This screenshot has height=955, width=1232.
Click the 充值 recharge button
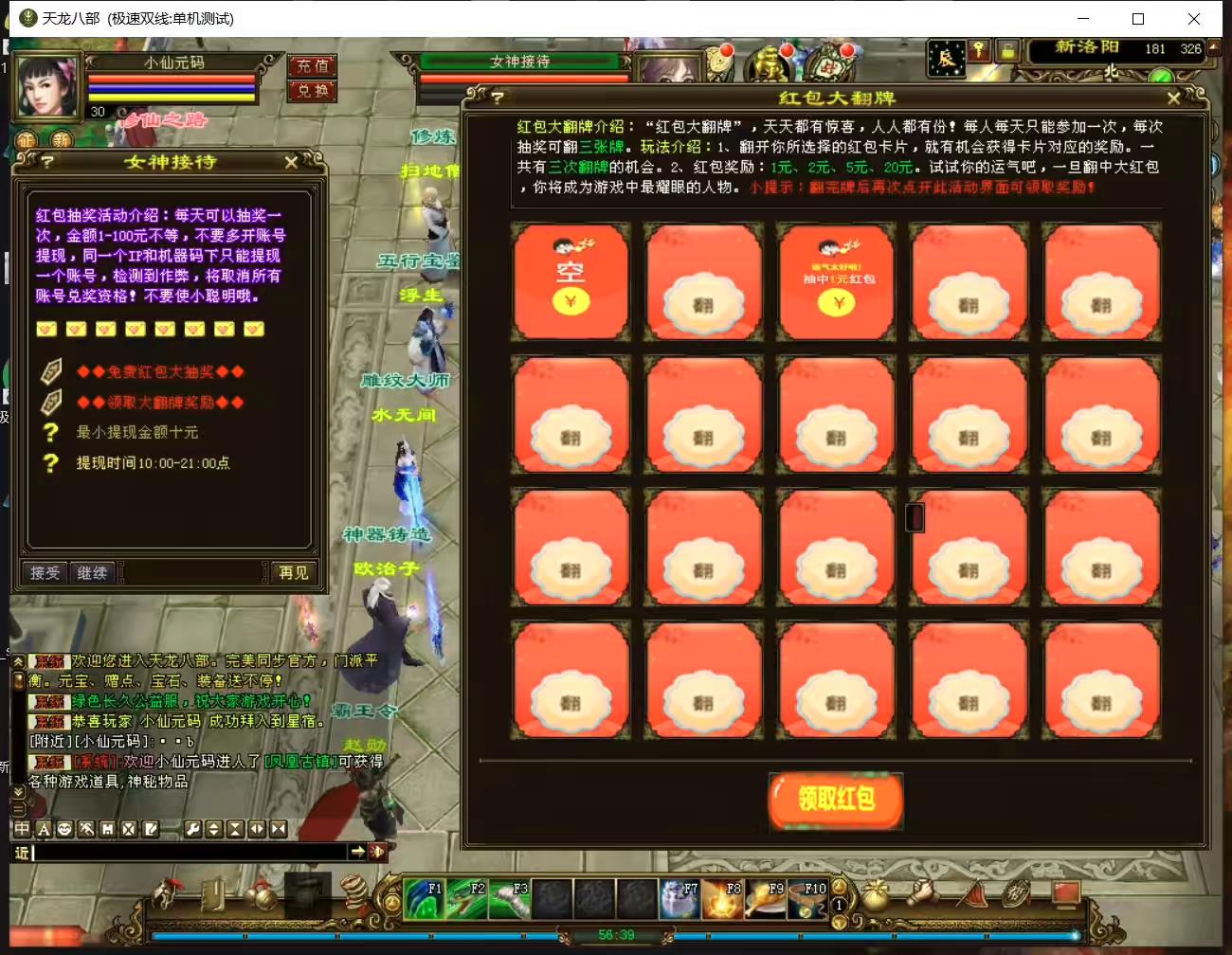pos(312,66)
